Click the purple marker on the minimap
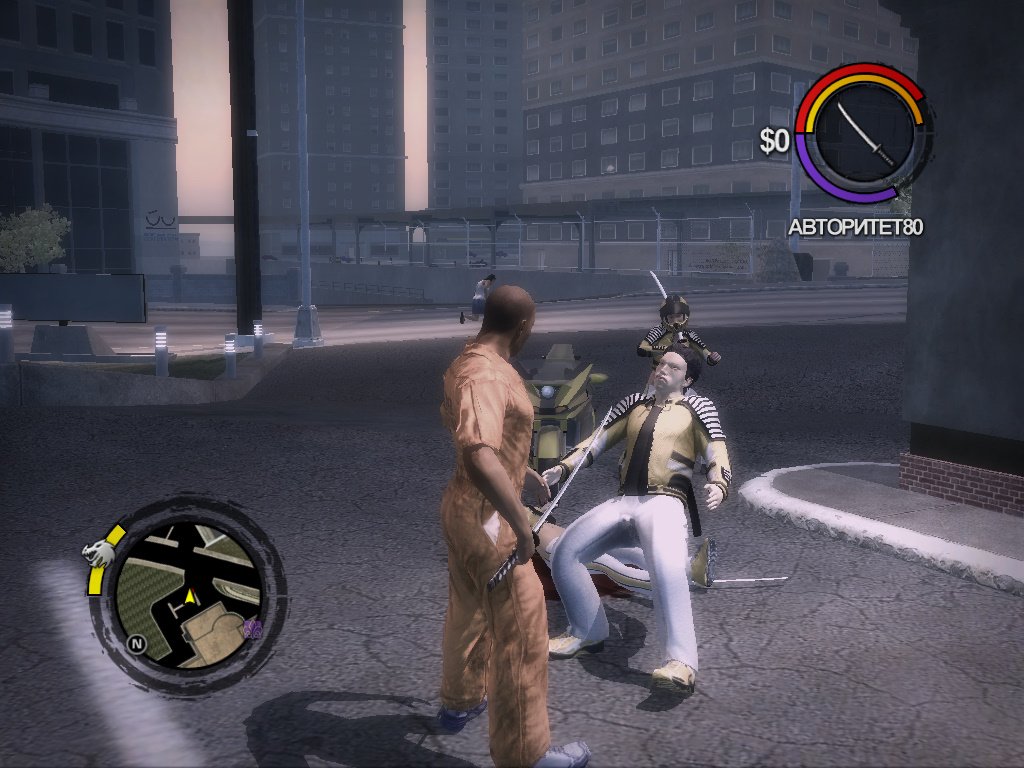The width and height of the screenshot is (1024, 768). (x=253, y=628)
